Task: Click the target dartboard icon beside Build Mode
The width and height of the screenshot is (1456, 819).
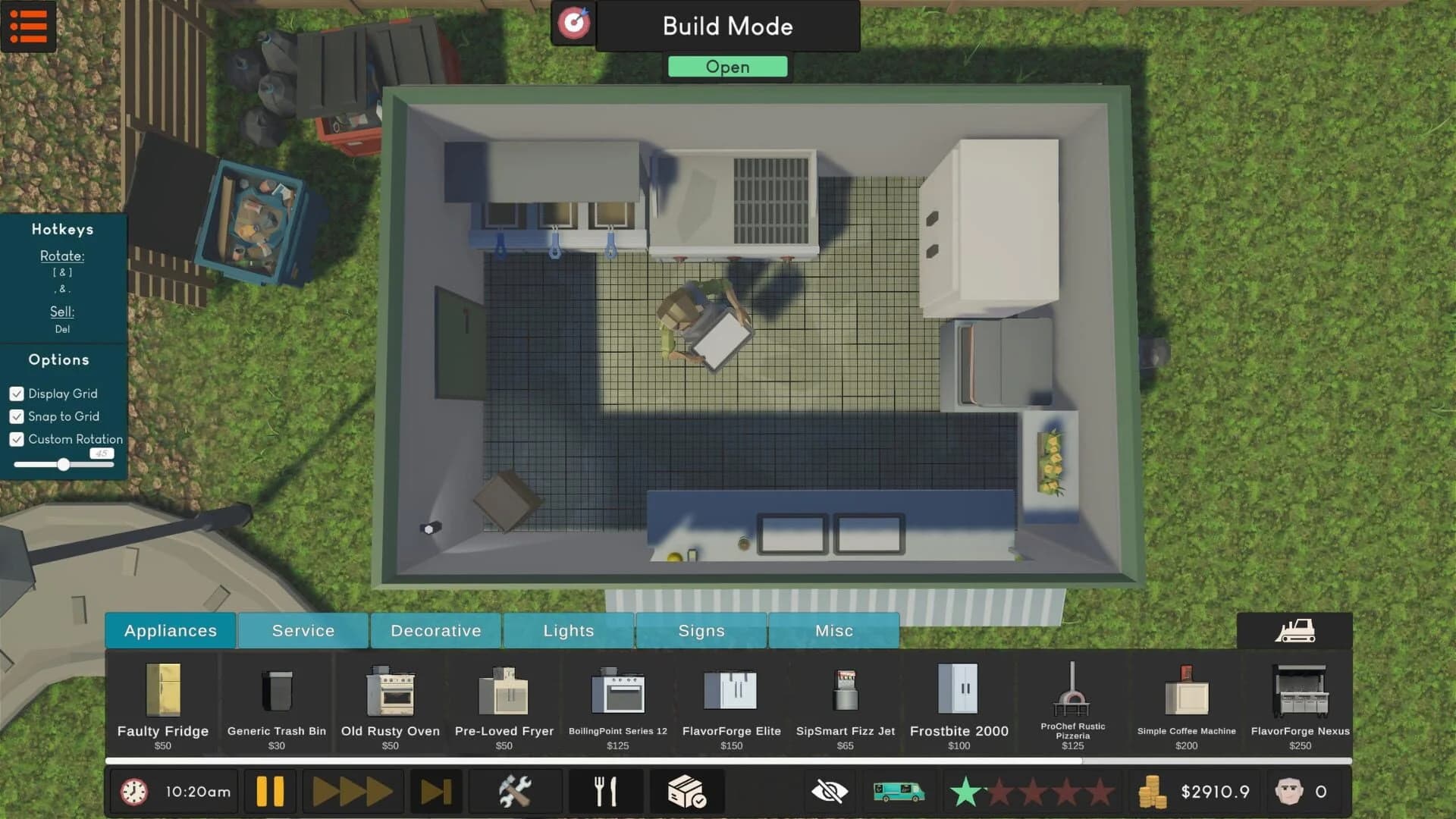Action: coord(573,24)
